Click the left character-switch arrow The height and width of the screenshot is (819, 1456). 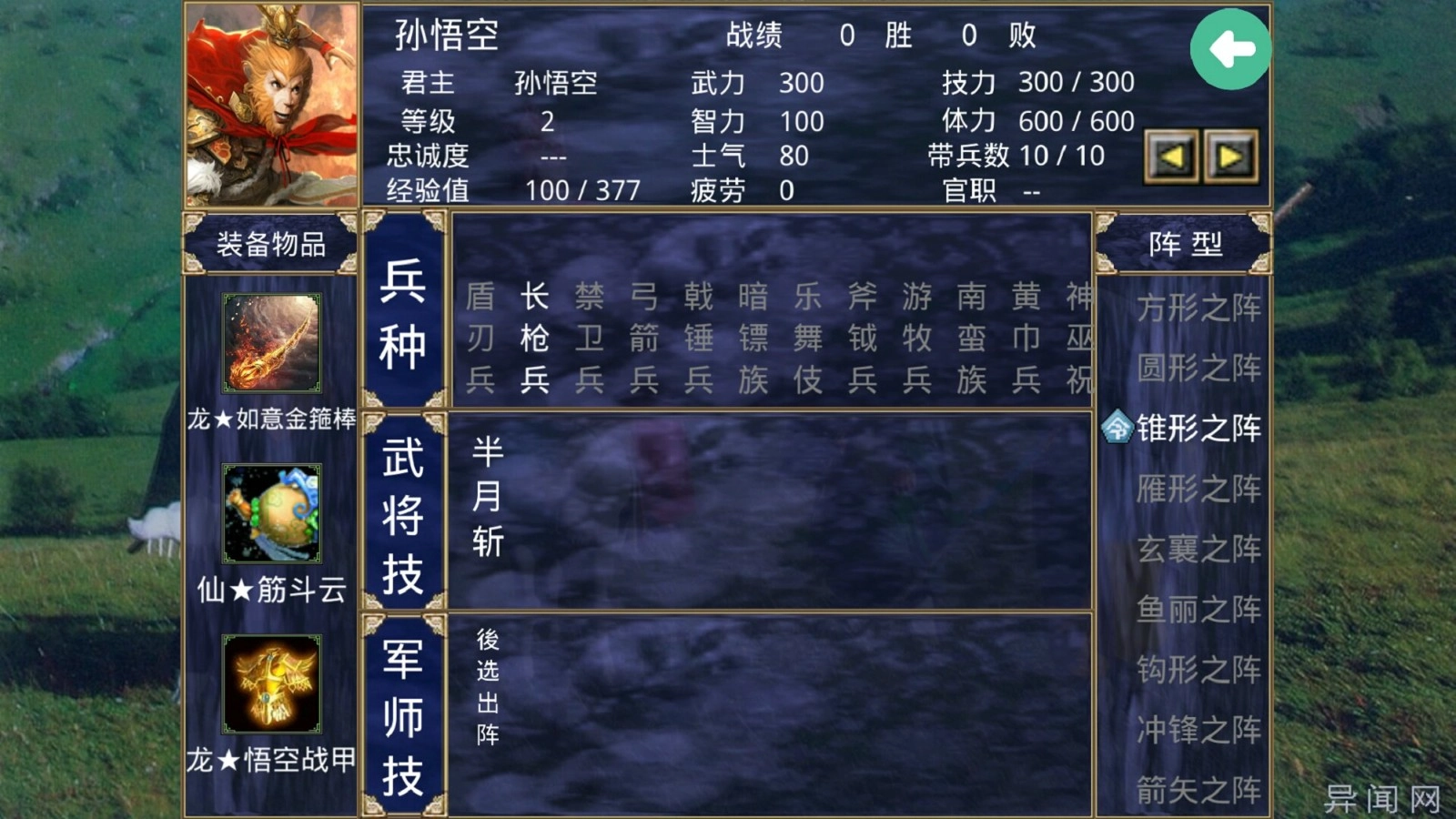(x=1172, y=155)
